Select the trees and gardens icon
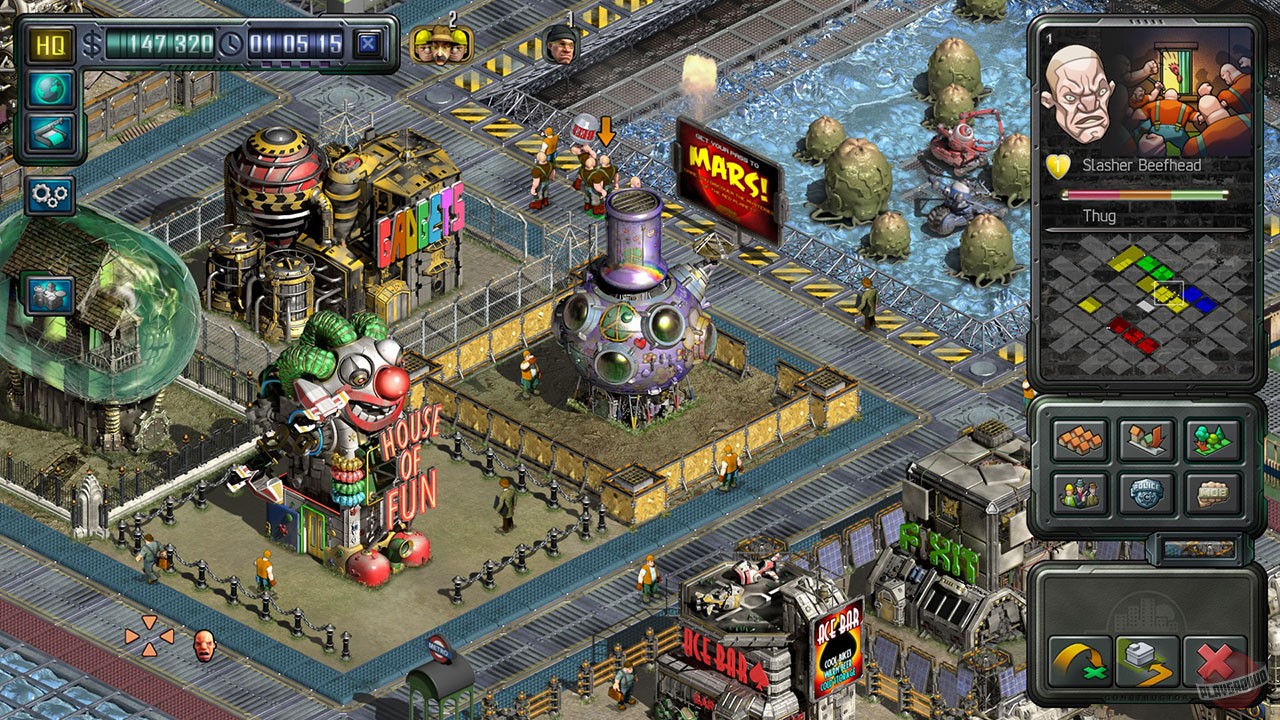 click(x=1212, y=438)
